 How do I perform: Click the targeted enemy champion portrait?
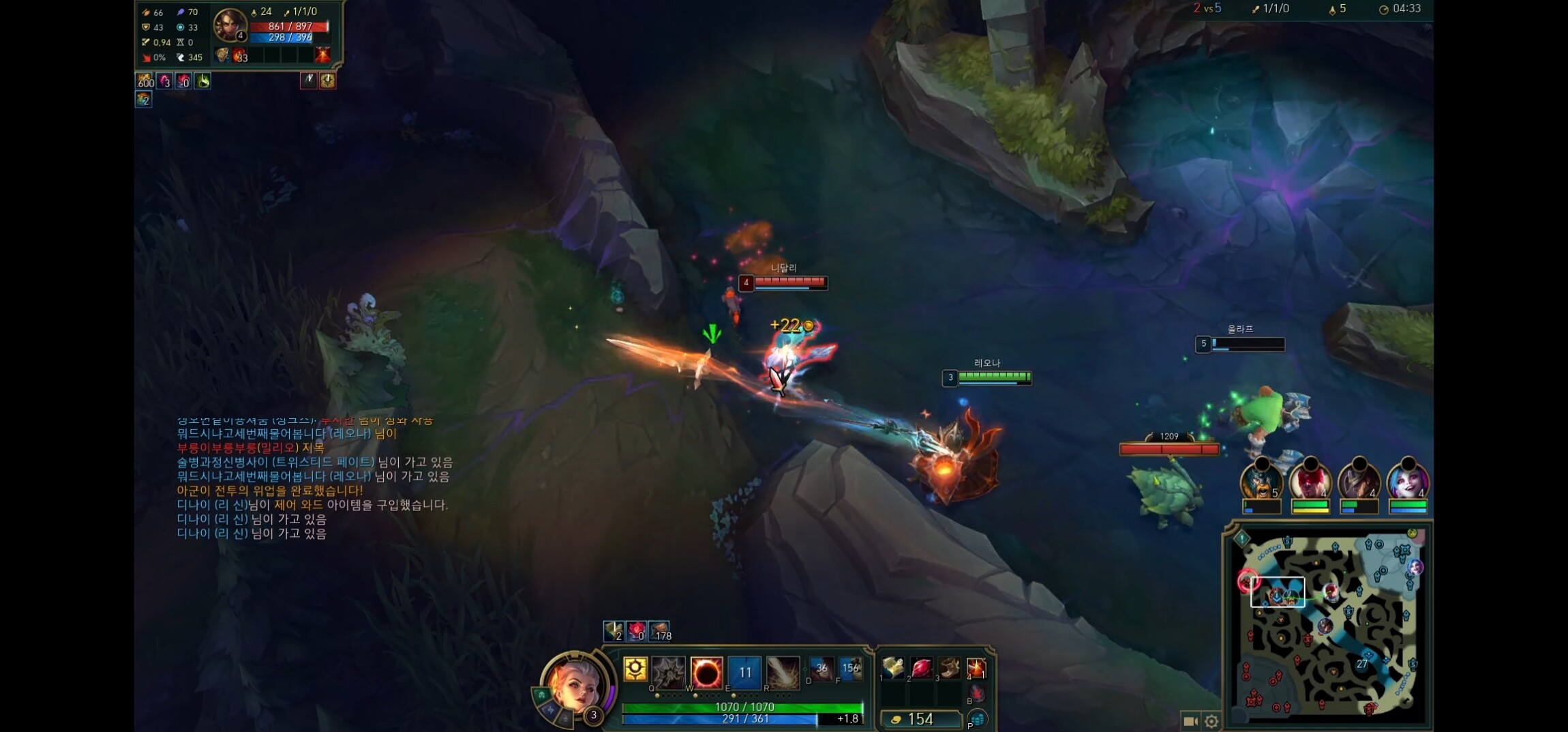[x=230, y=25]
